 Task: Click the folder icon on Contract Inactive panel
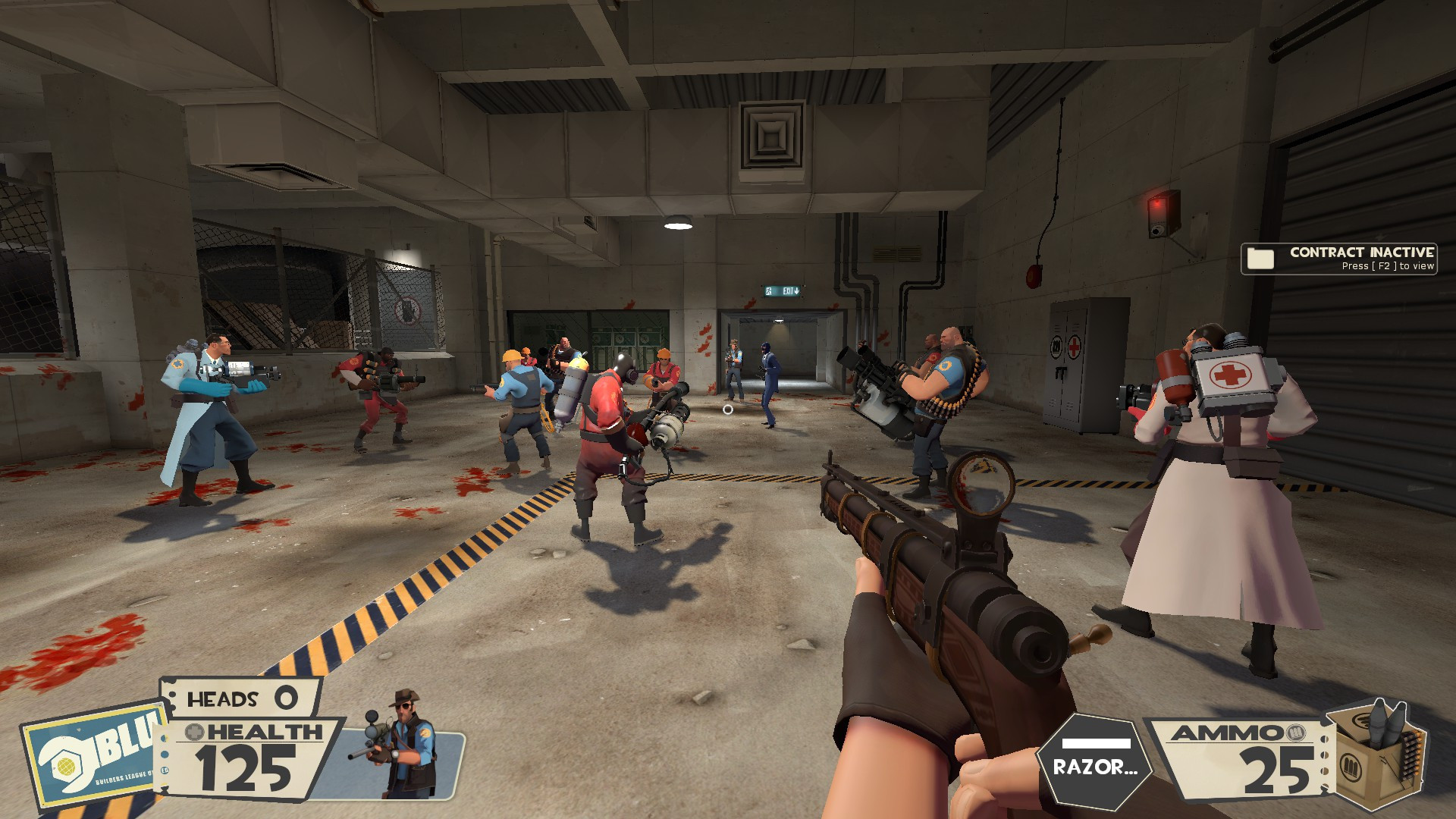pos(1260,259)
